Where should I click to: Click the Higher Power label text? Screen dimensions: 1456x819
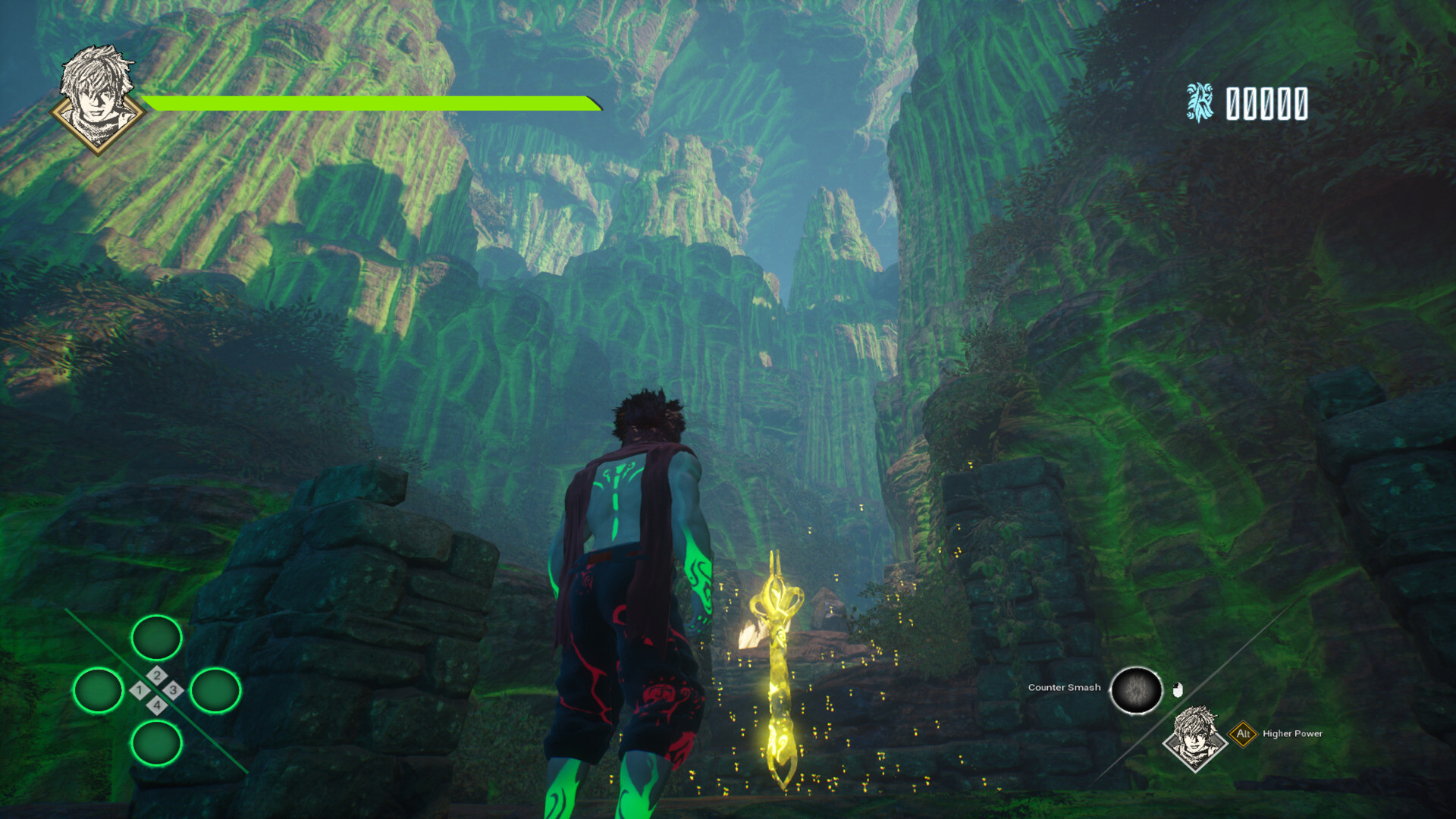point(1291,733)
